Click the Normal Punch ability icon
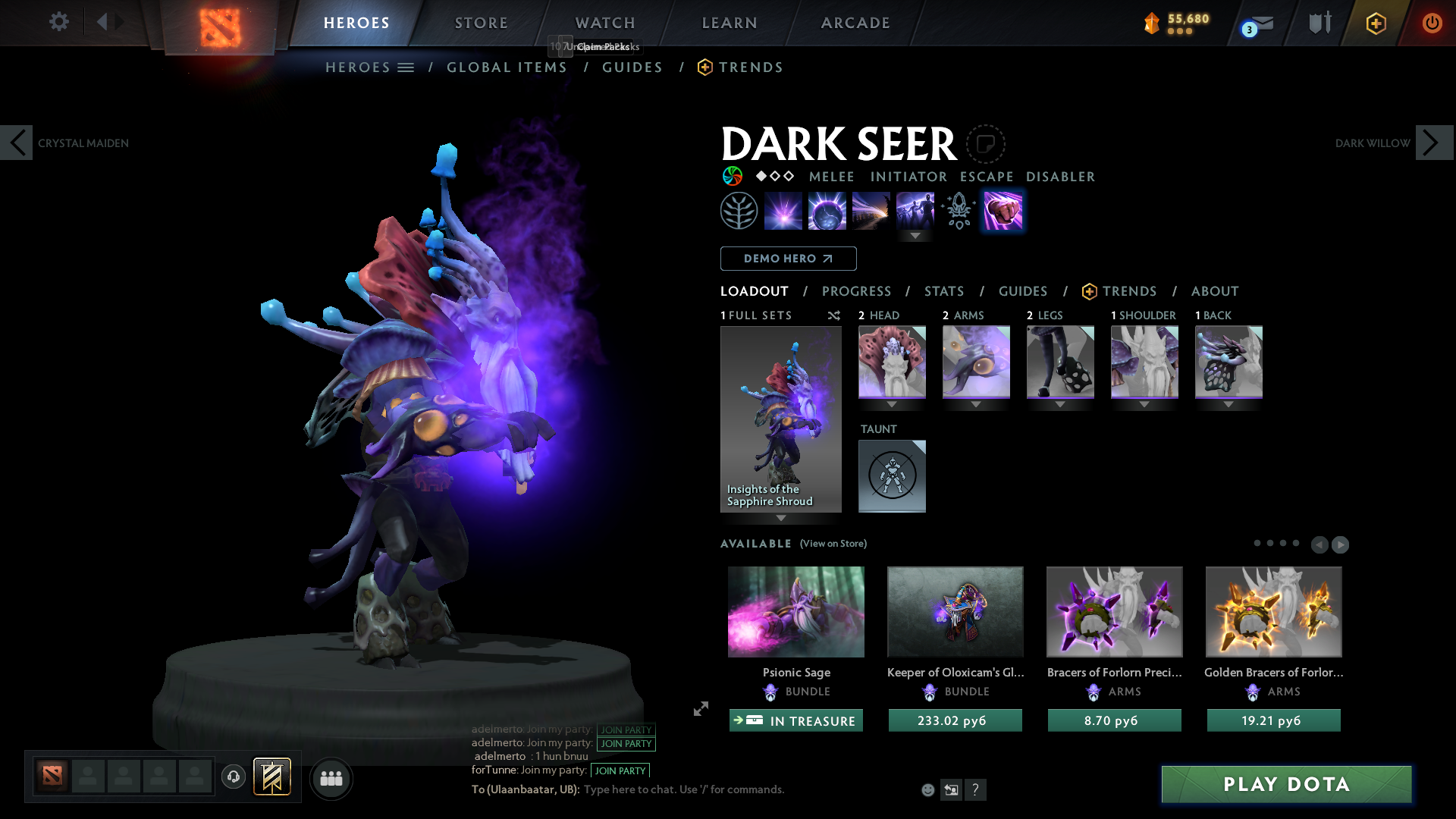Screen dimensions: 1456x819 pyautogui.click(x=1003, y=211)
